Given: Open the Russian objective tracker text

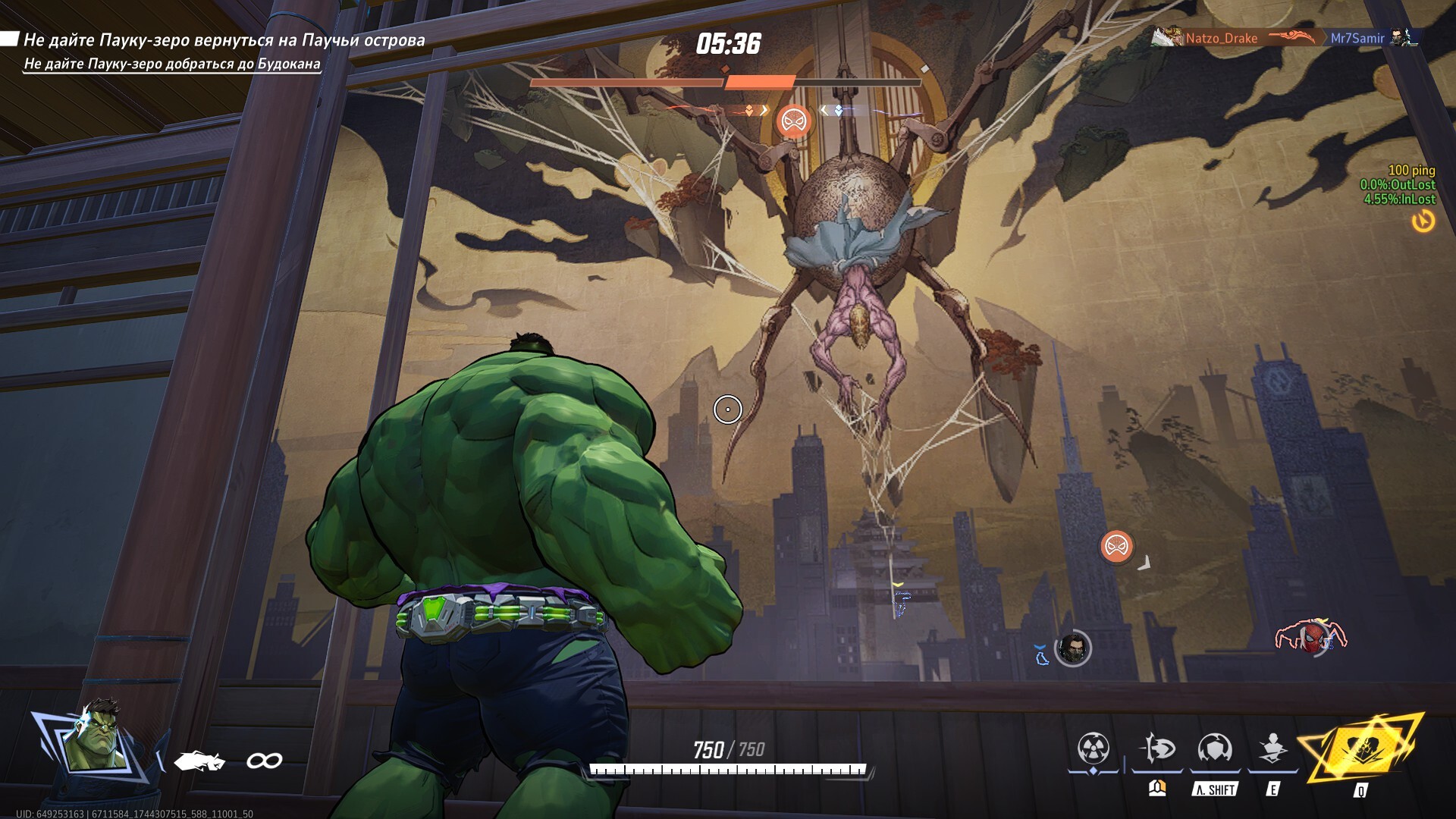Looking at the screenshot, I should tap(224, 40).
